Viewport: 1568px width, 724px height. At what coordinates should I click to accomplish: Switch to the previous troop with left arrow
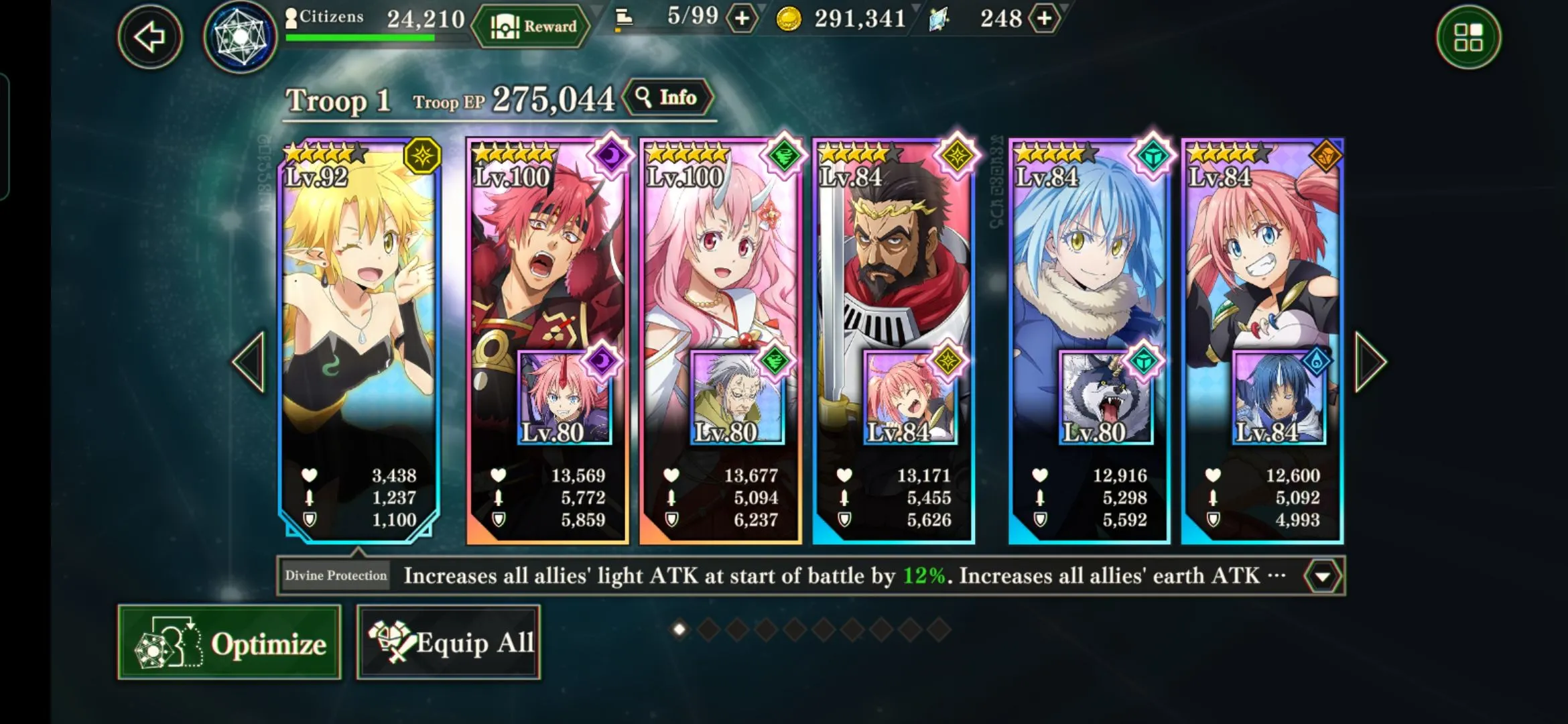(249, 362)
